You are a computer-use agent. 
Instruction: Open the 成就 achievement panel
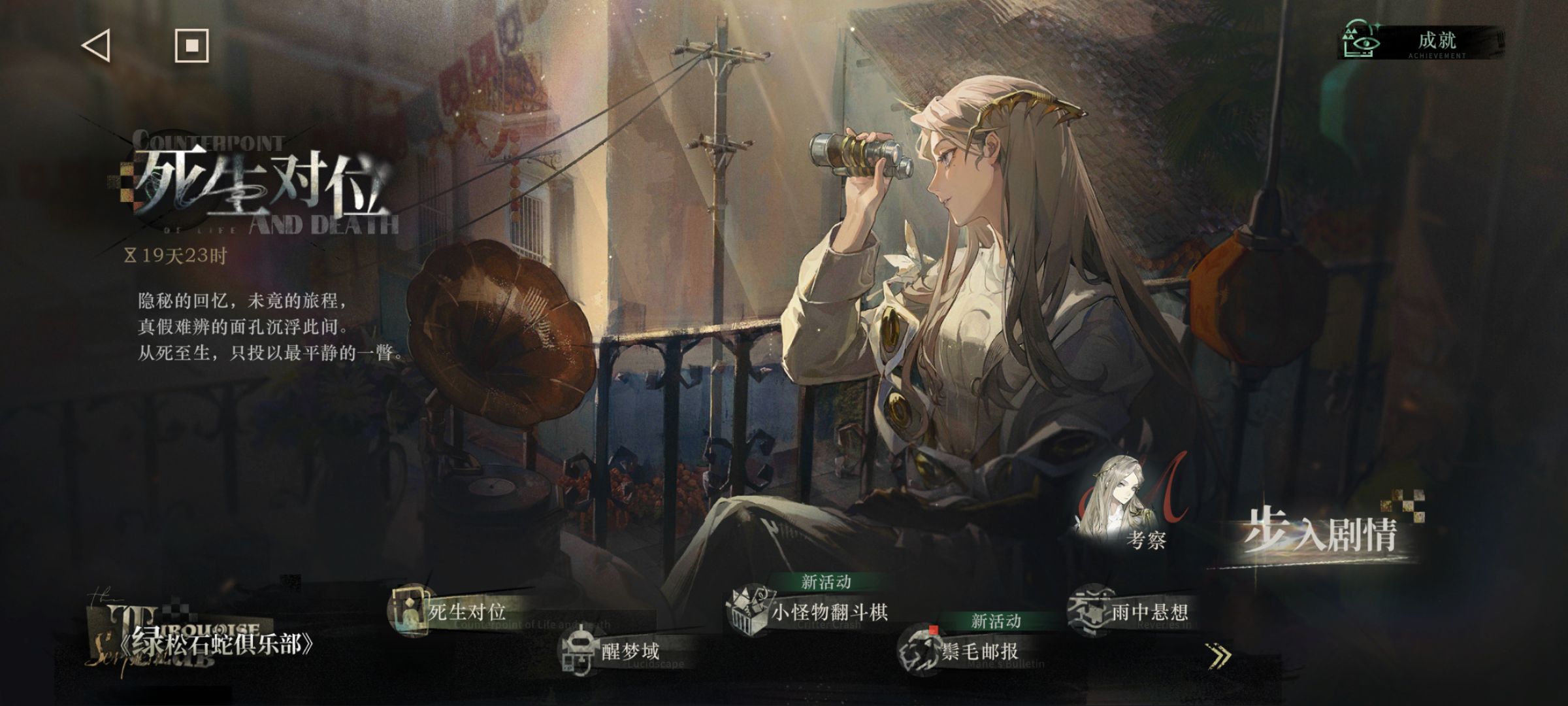click(1421, 42)
